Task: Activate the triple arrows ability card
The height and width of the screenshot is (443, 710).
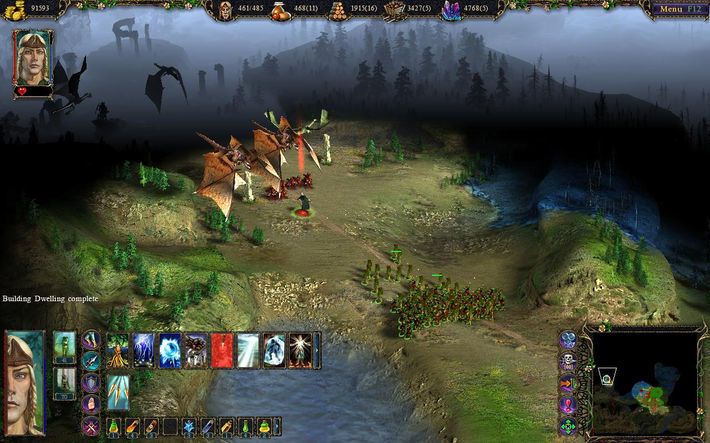Action: (x=117, y=392)
